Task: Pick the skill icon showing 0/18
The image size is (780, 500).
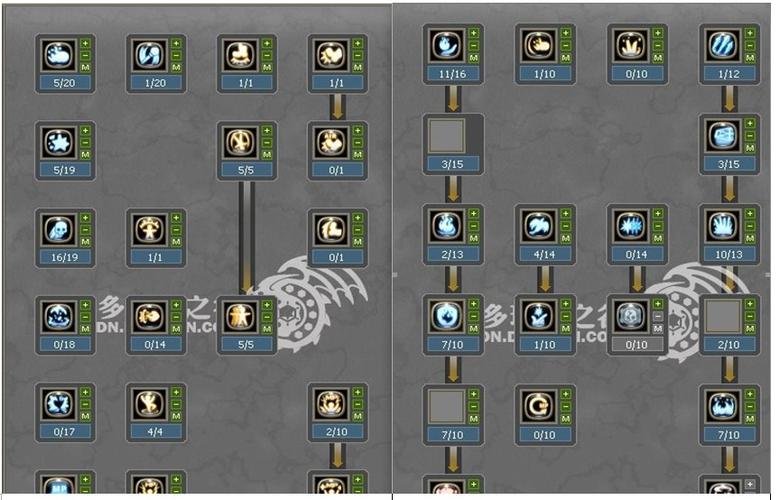Action: [58, 316]
